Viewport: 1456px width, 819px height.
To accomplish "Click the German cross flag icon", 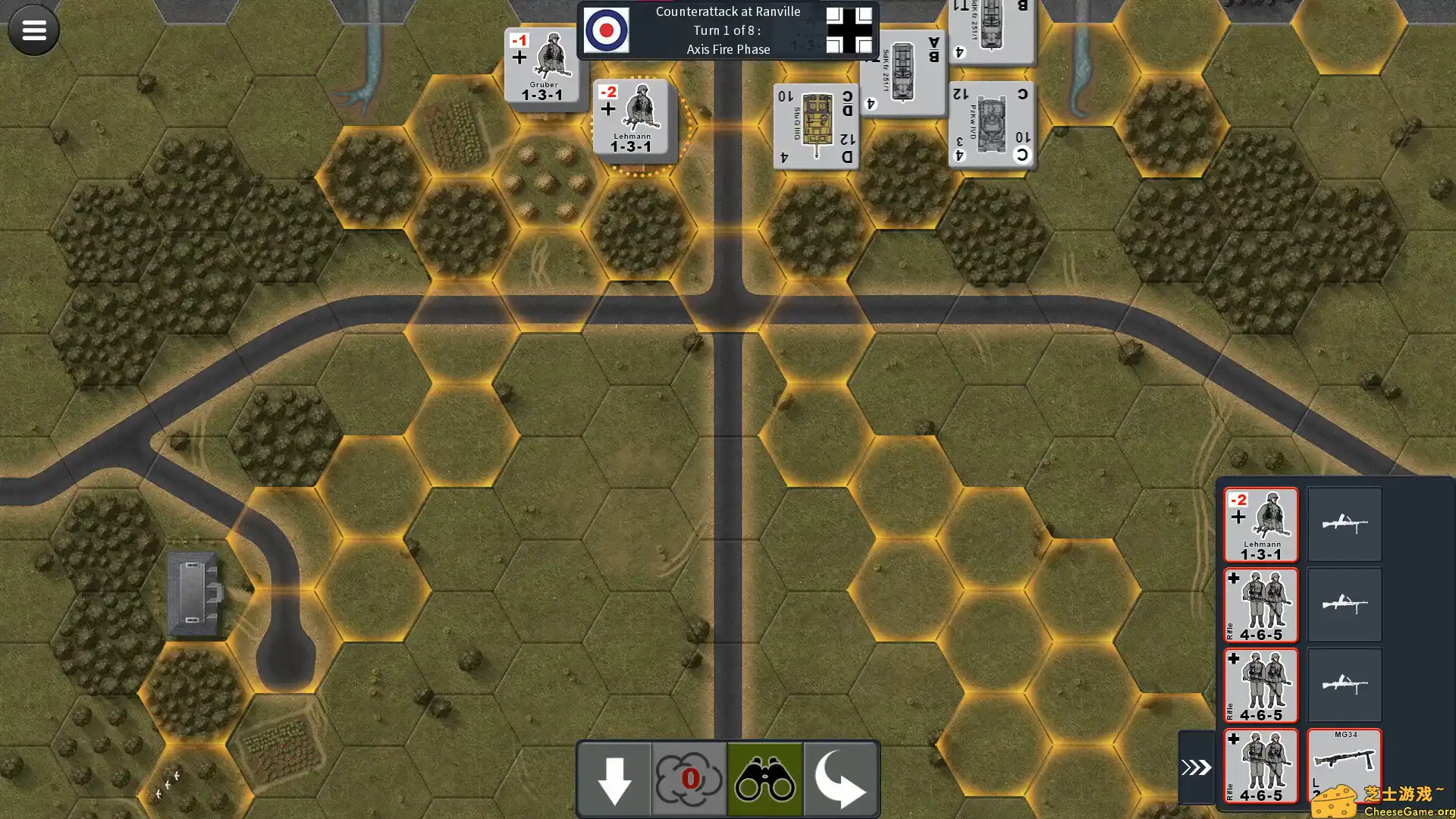I will click(x=849, y=30).
